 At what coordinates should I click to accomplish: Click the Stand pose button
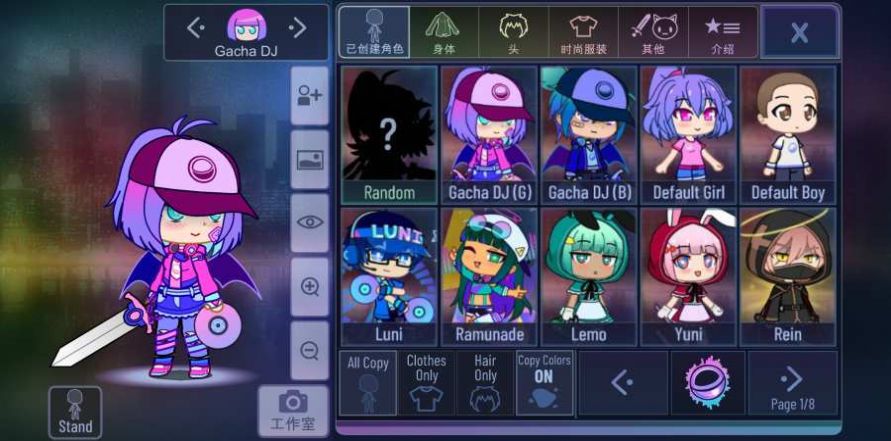pos(75,412)
